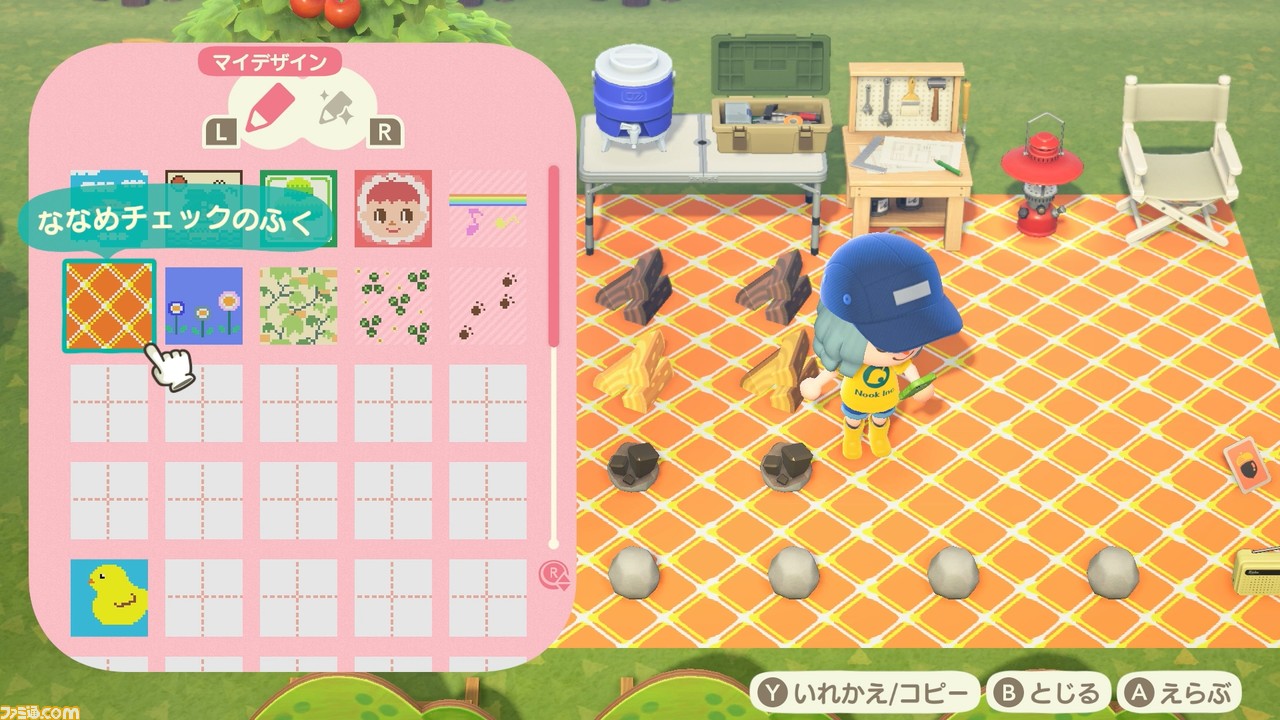Select the orange diagonal check design
This screenshot has width=1280, height=720.
pyautogui.click(x=109, y=303)
